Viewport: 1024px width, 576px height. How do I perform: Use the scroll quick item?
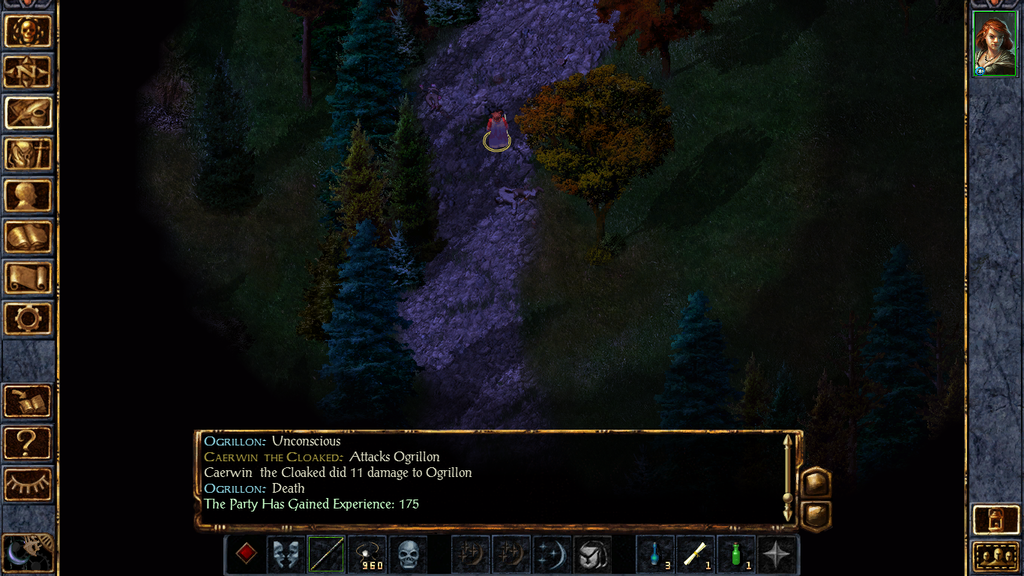tap(696, 554)
